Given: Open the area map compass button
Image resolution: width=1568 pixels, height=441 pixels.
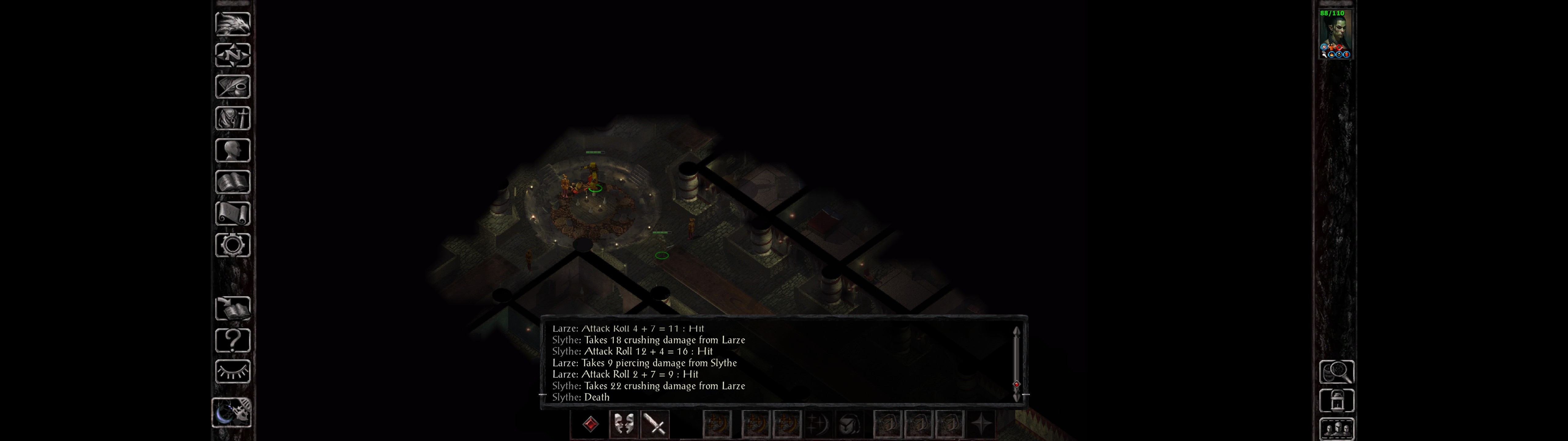Looking at the screenshot, I should 232,55.
